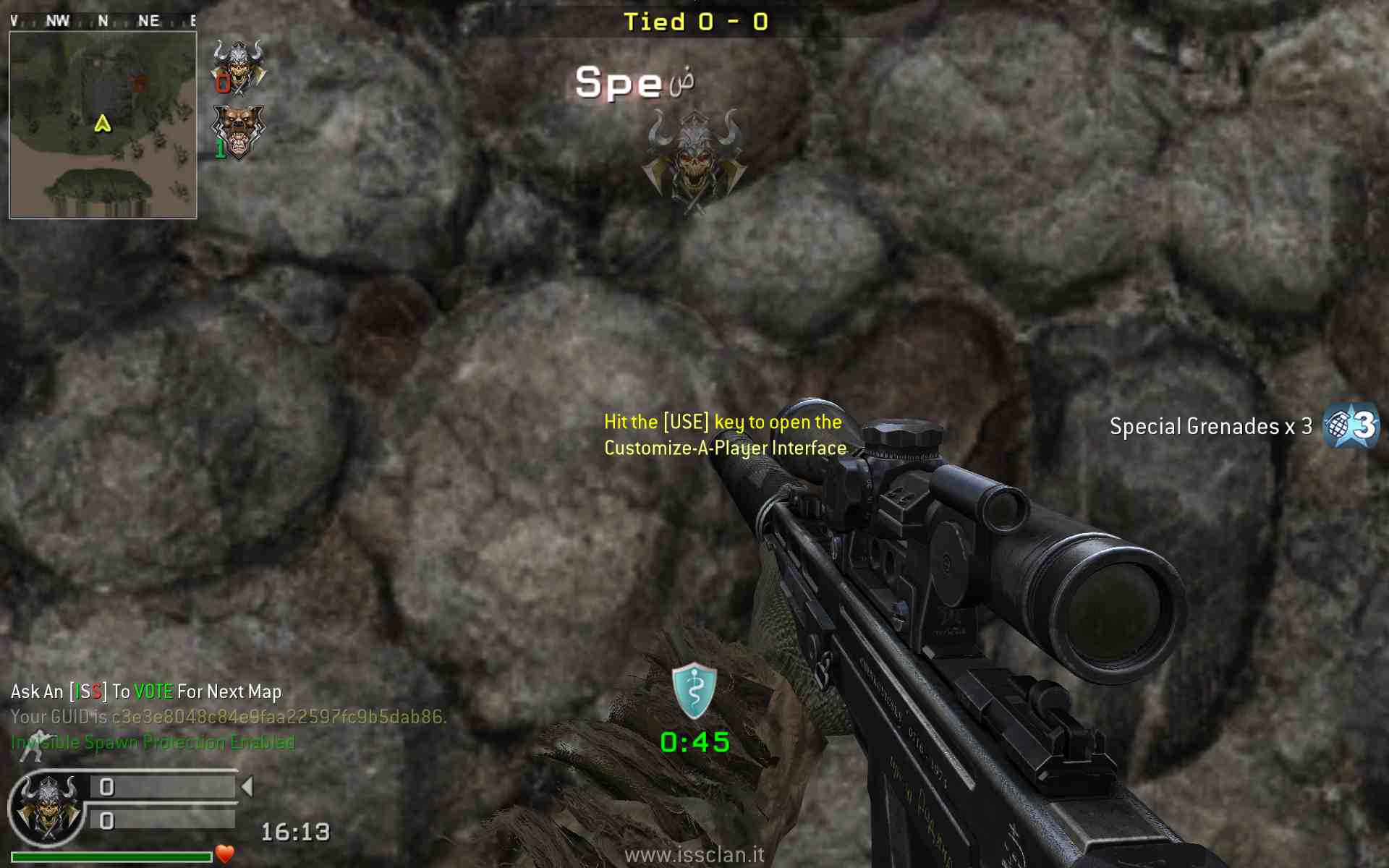Click the compass strip above the minimap
Viewport: 1389px width, 868px height.
coord(103,21)
